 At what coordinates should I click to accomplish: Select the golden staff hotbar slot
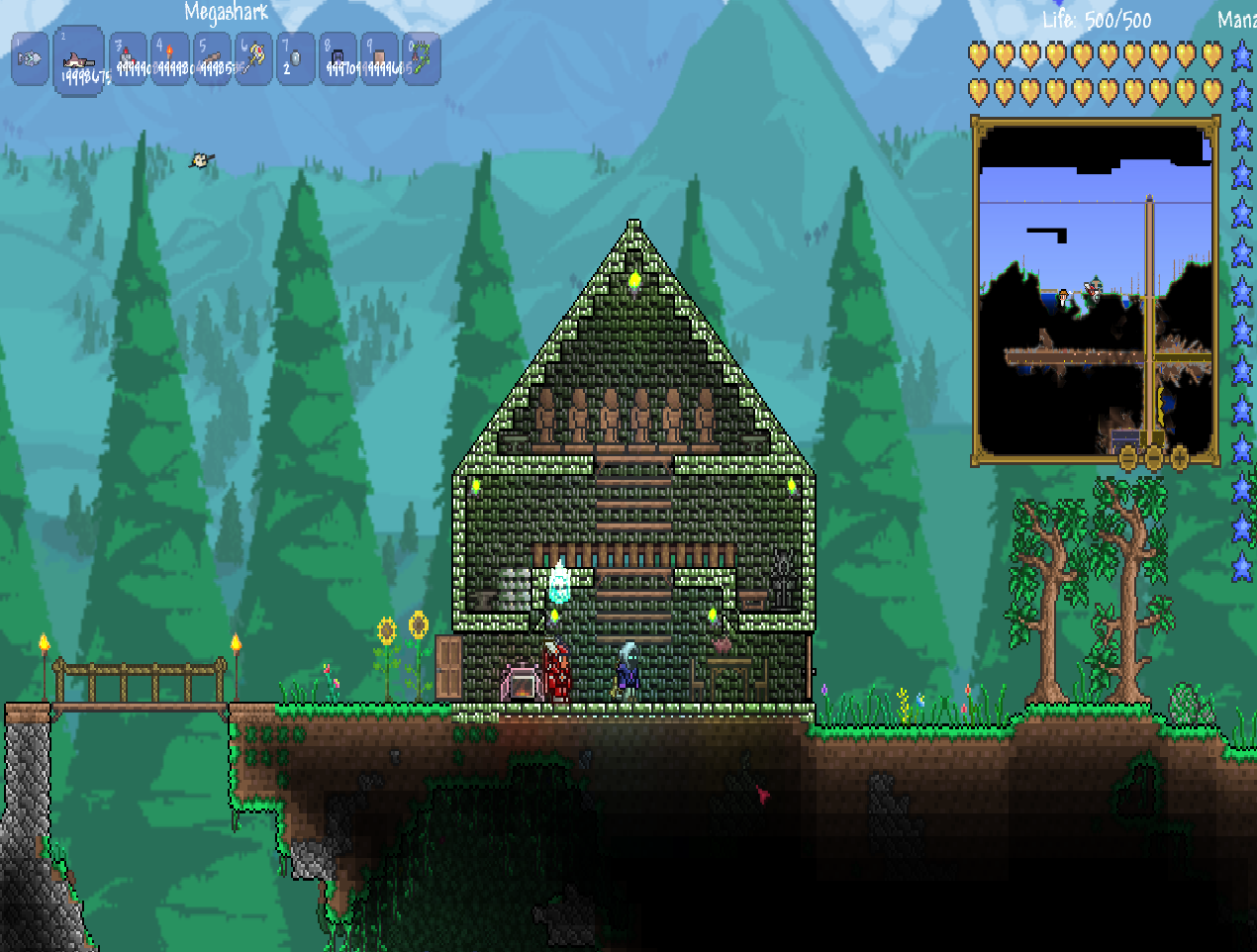(x=253, y=59)
